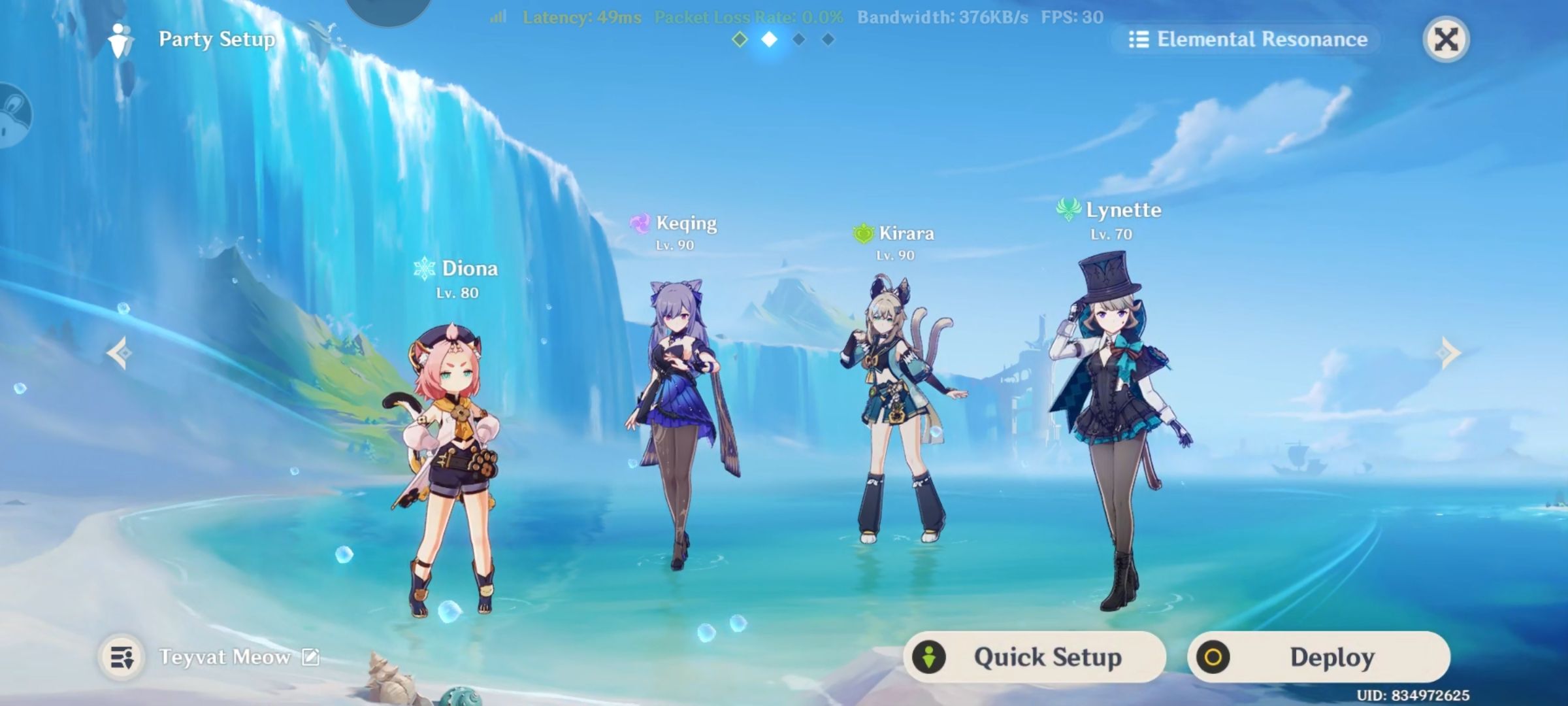
Task: Select the third diamond page indicator
Action: click(800, 40)
